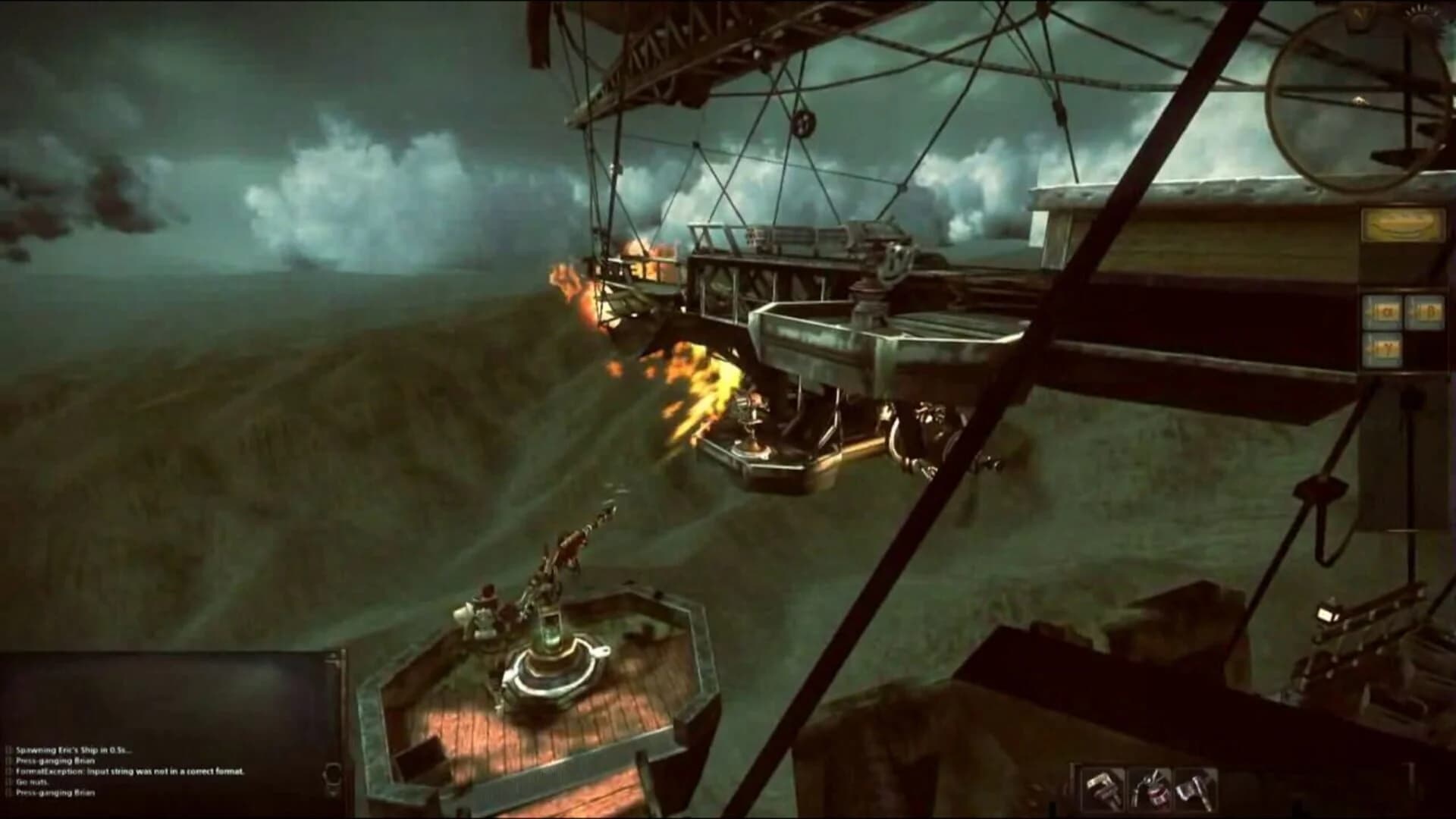The width and height of the screenshot is (1456, 819).
Task: Click the 'Press-ganging Brian' chat entry
Action: click(57, 761)
